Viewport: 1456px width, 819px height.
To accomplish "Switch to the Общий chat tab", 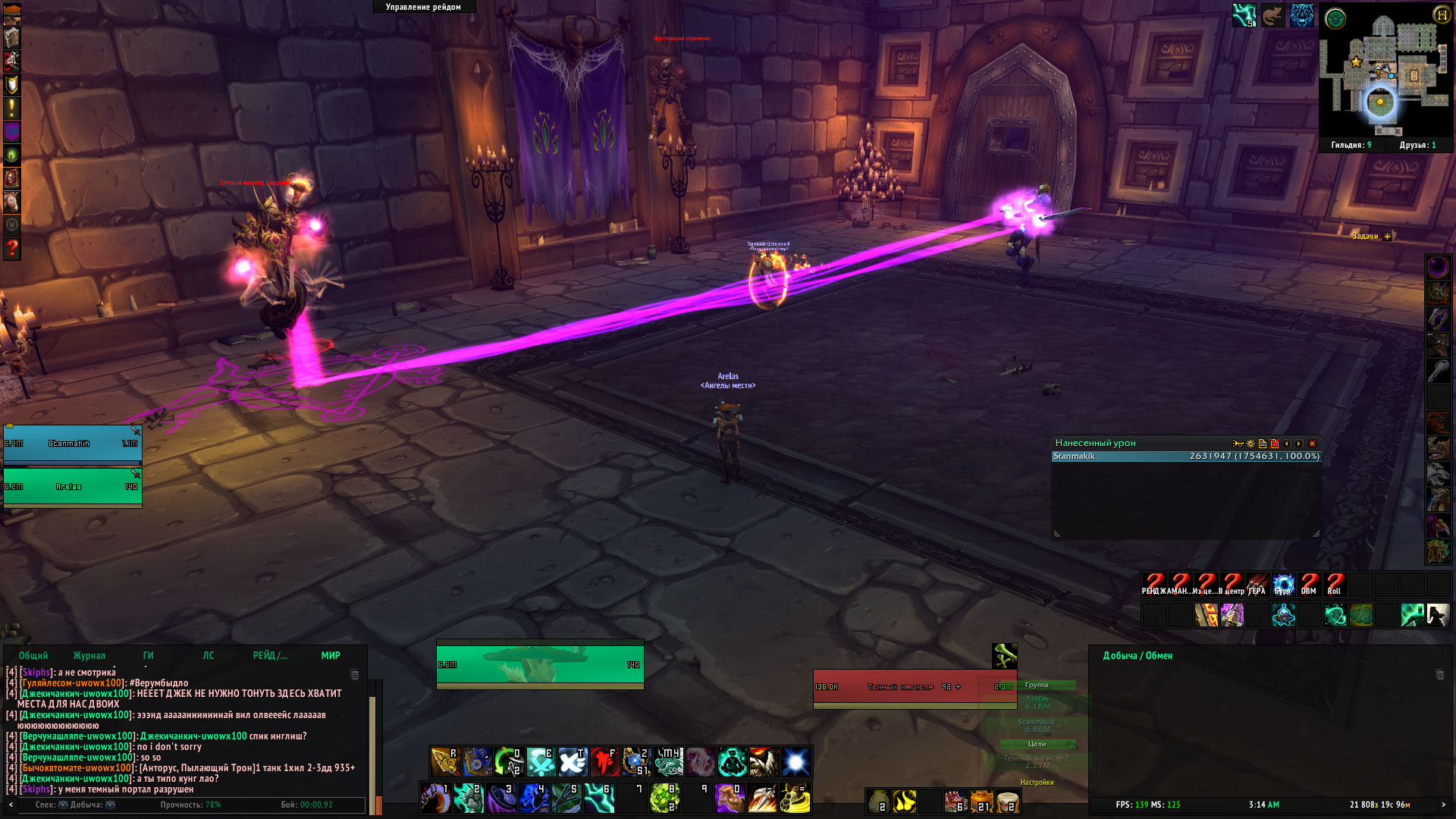I will (x=33, y=656).
